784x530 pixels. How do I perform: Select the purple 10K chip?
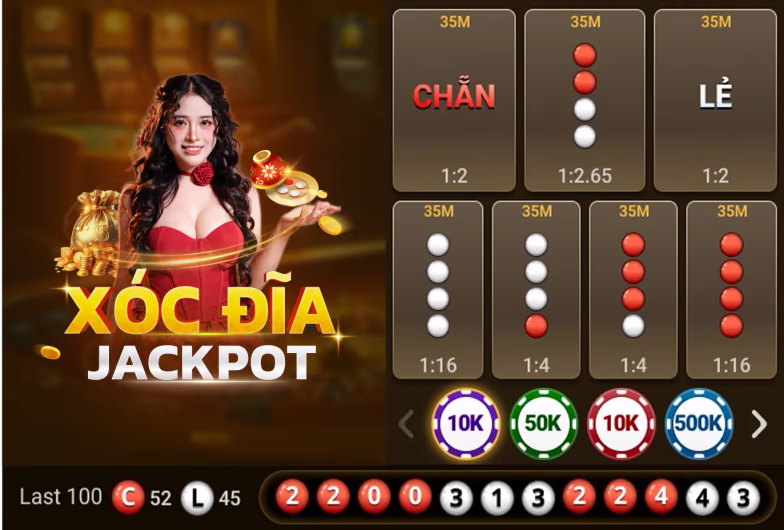tap(465, 423)
